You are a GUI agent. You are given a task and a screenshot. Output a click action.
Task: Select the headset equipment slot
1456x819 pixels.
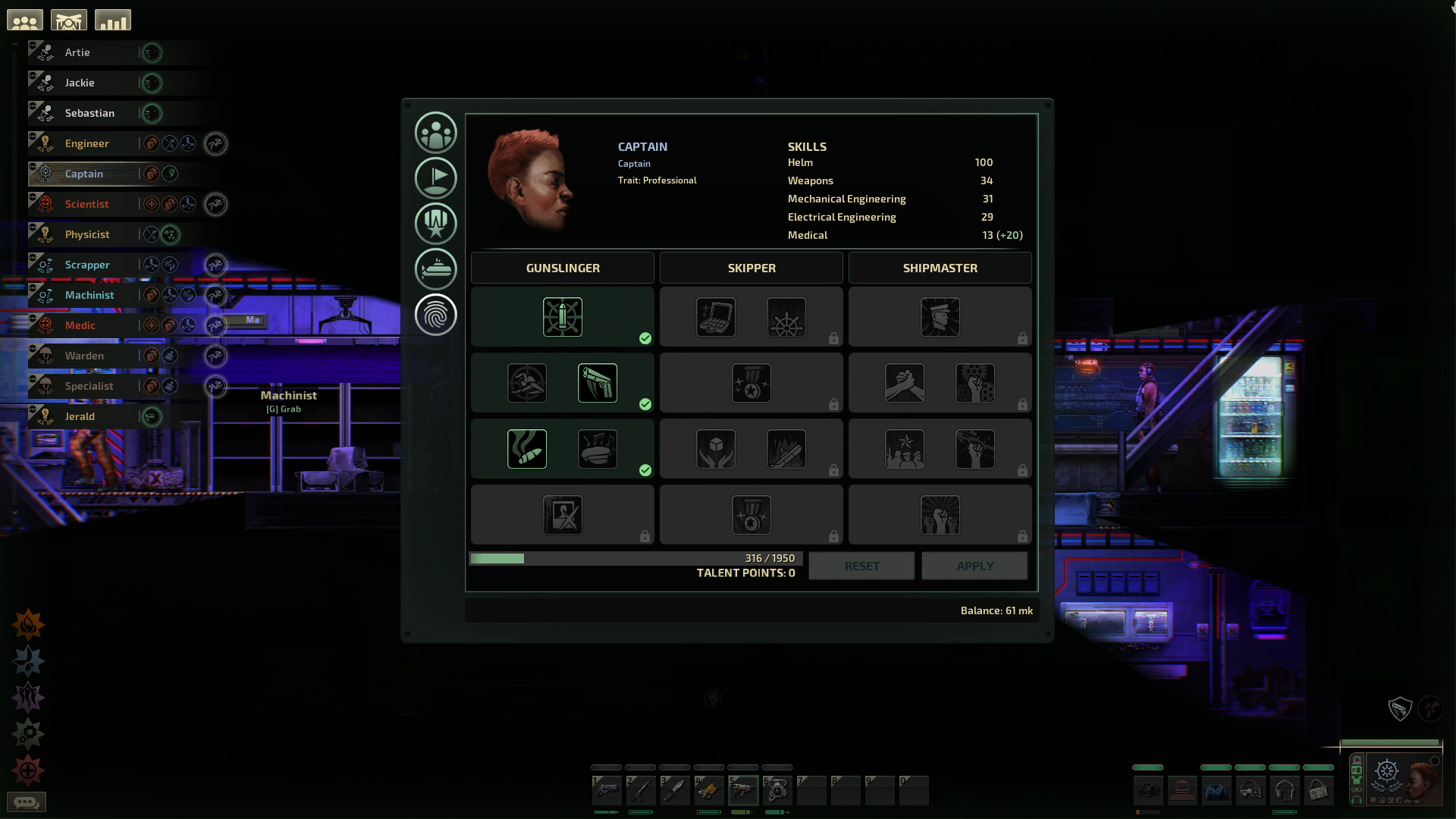coord(1285,791)
